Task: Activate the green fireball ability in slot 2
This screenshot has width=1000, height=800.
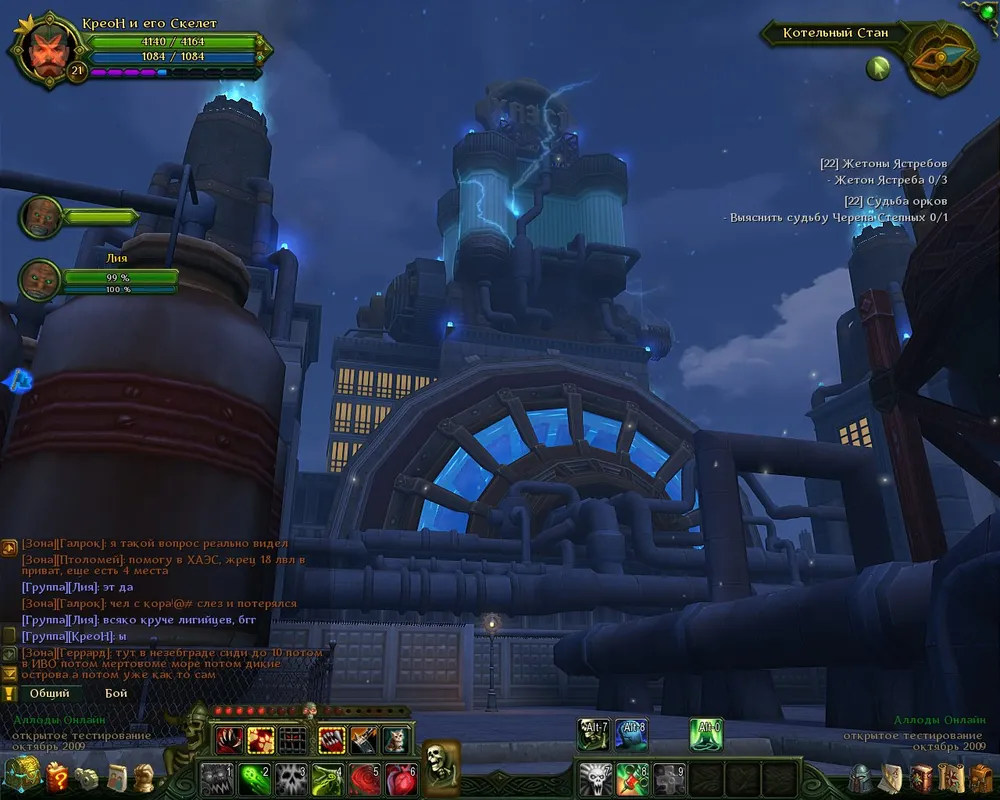Action: pos(254,777)
